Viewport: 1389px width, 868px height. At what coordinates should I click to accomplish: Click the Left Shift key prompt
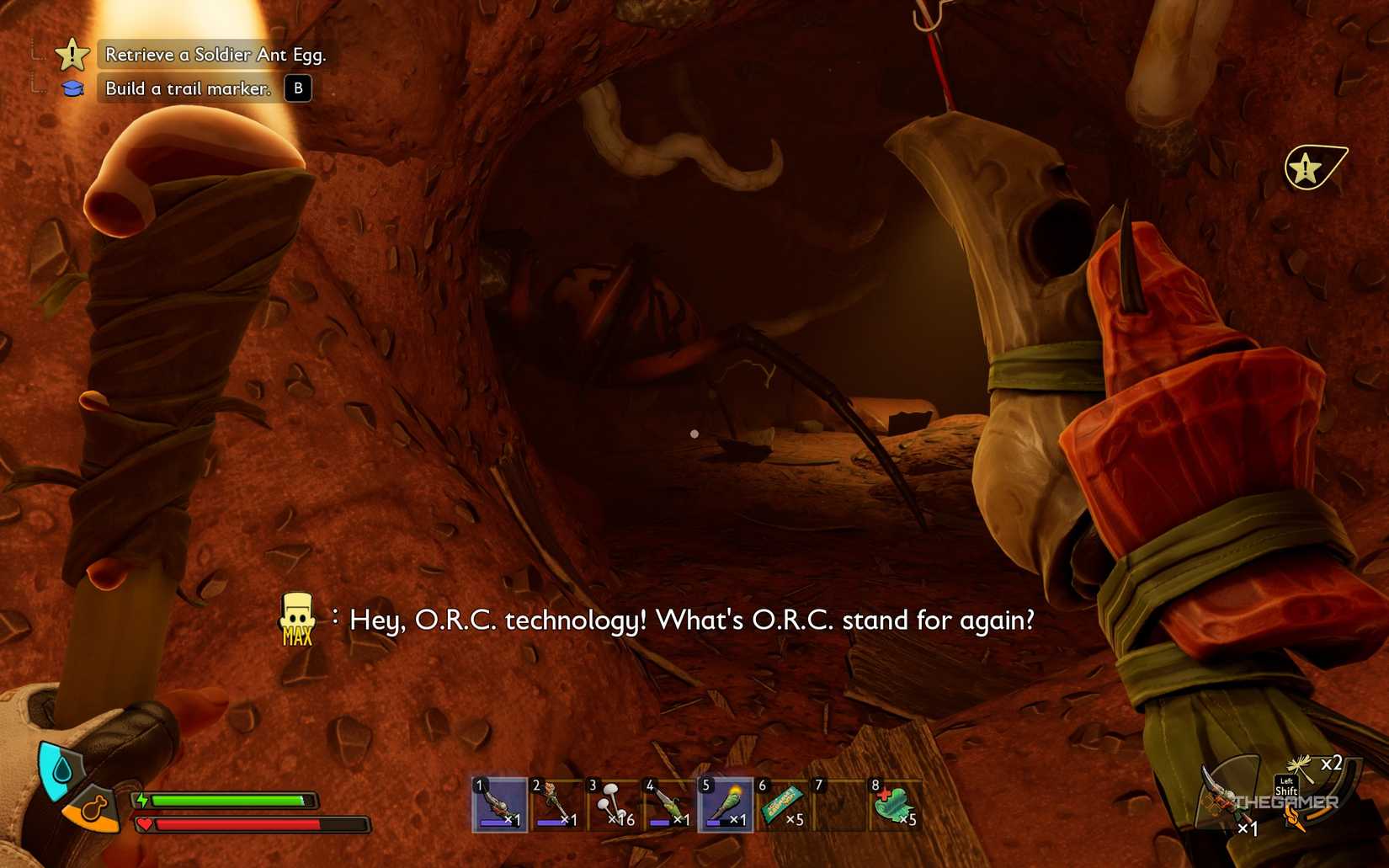[1286, 787]
